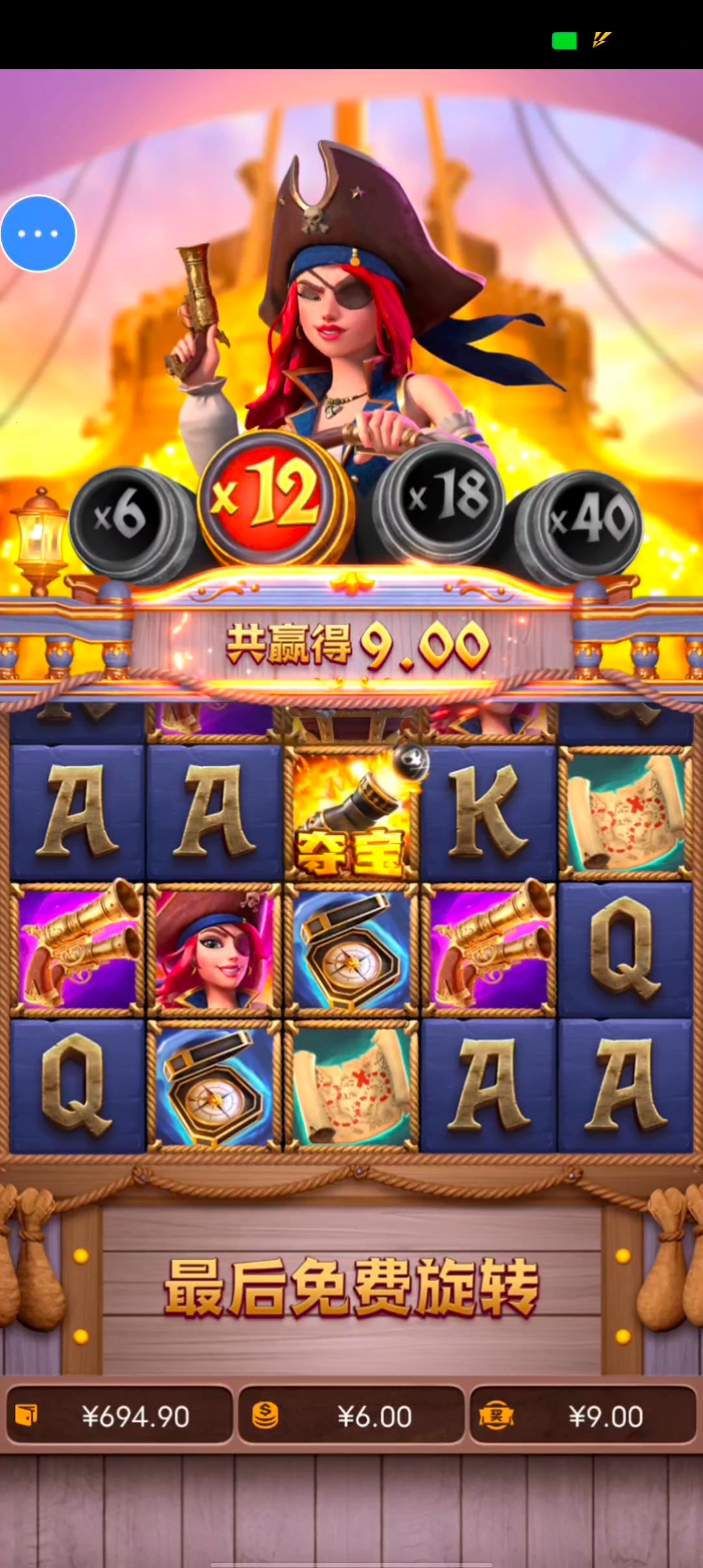This screenshot has height=1568, width=703.
Task: Open the wallet balance panel
Action: [120, 1416]
